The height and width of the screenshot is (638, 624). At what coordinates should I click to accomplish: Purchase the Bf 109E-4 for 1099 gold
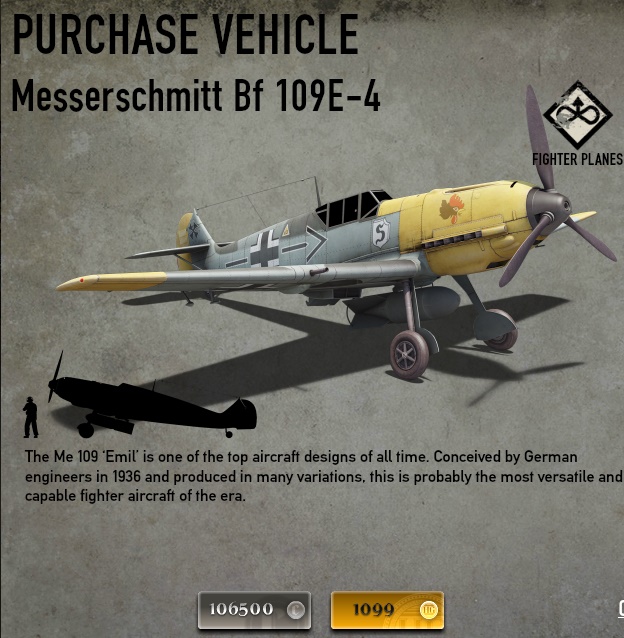pyautogui.click(x=387, y=609)
